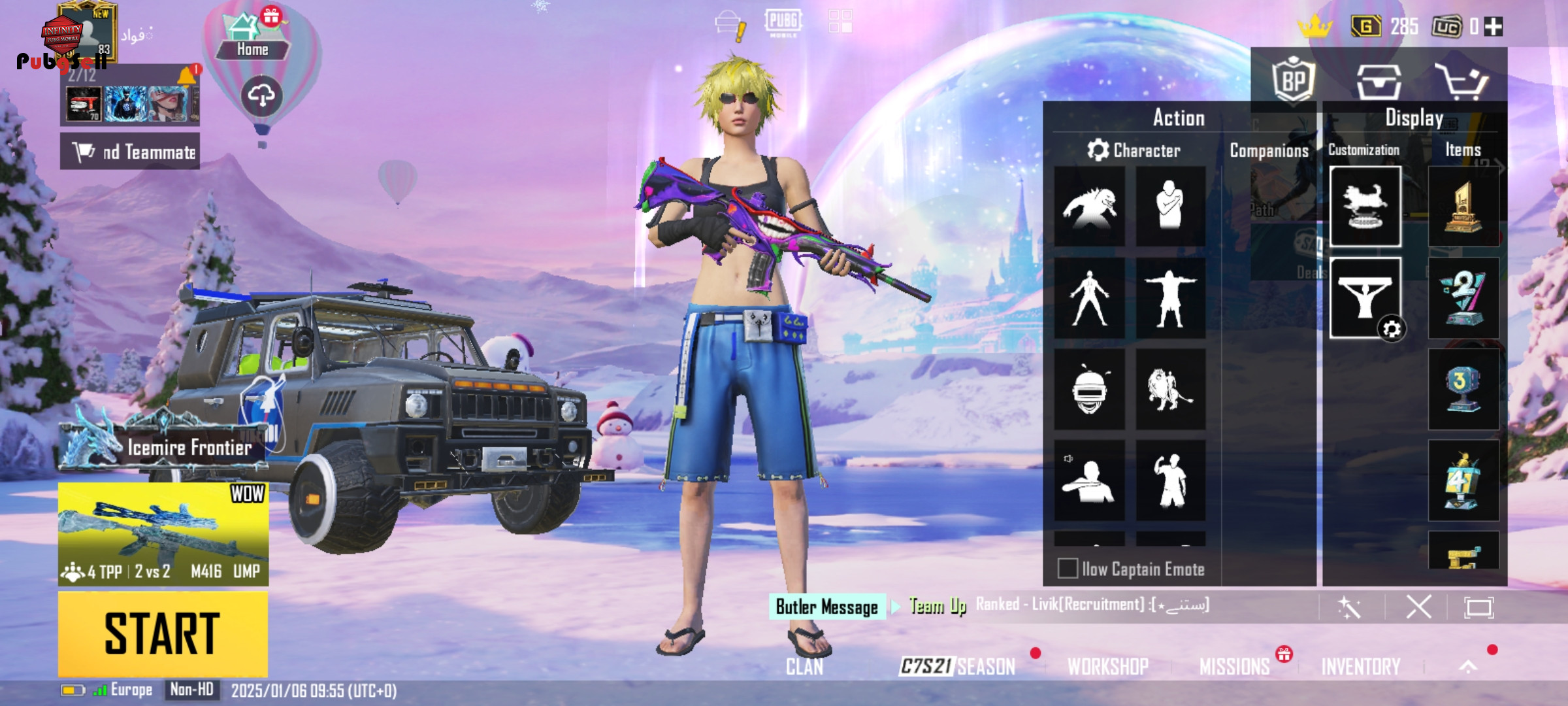Select the level 3 helmet emote icon

1090,390
